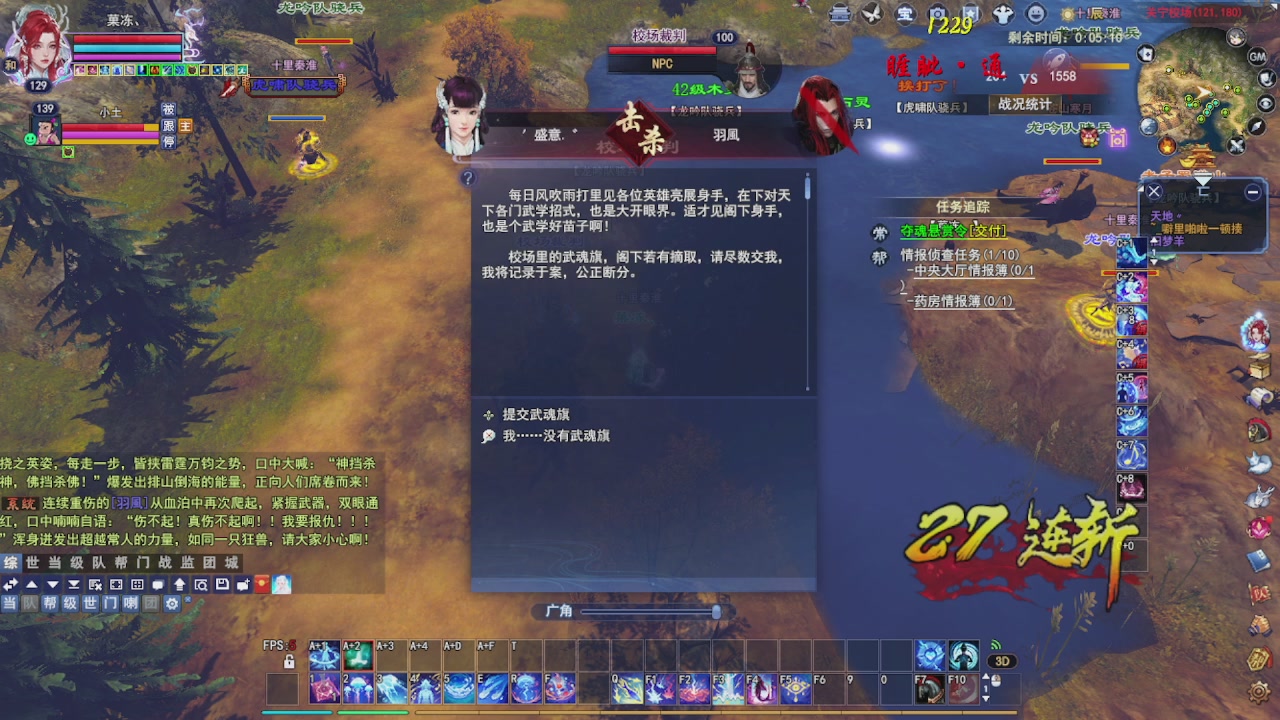
Task: Open chat settings via gear icon
Action: pos(172,602)
